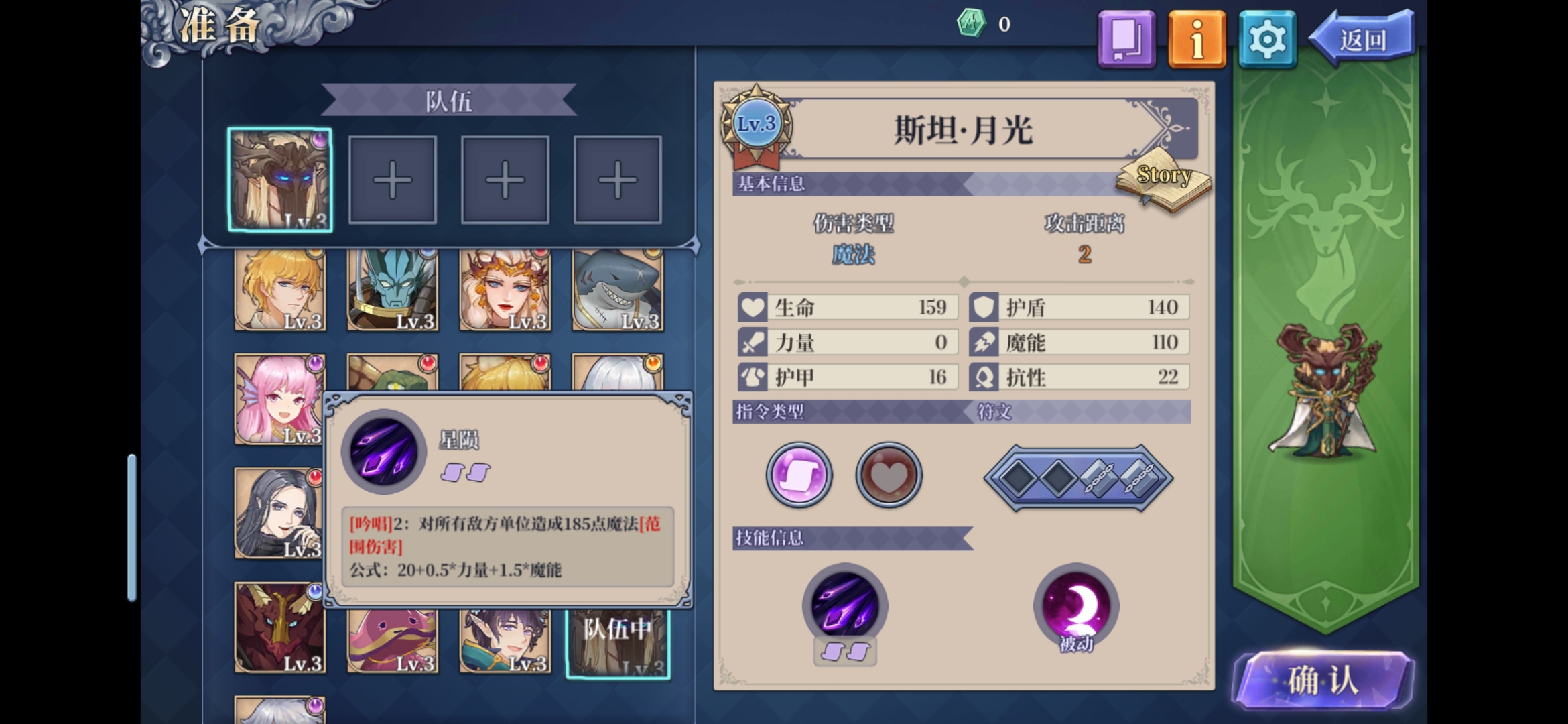1568x724 pixels.
Task: Tap the heart command type icon
Action: tap(889, 475)
